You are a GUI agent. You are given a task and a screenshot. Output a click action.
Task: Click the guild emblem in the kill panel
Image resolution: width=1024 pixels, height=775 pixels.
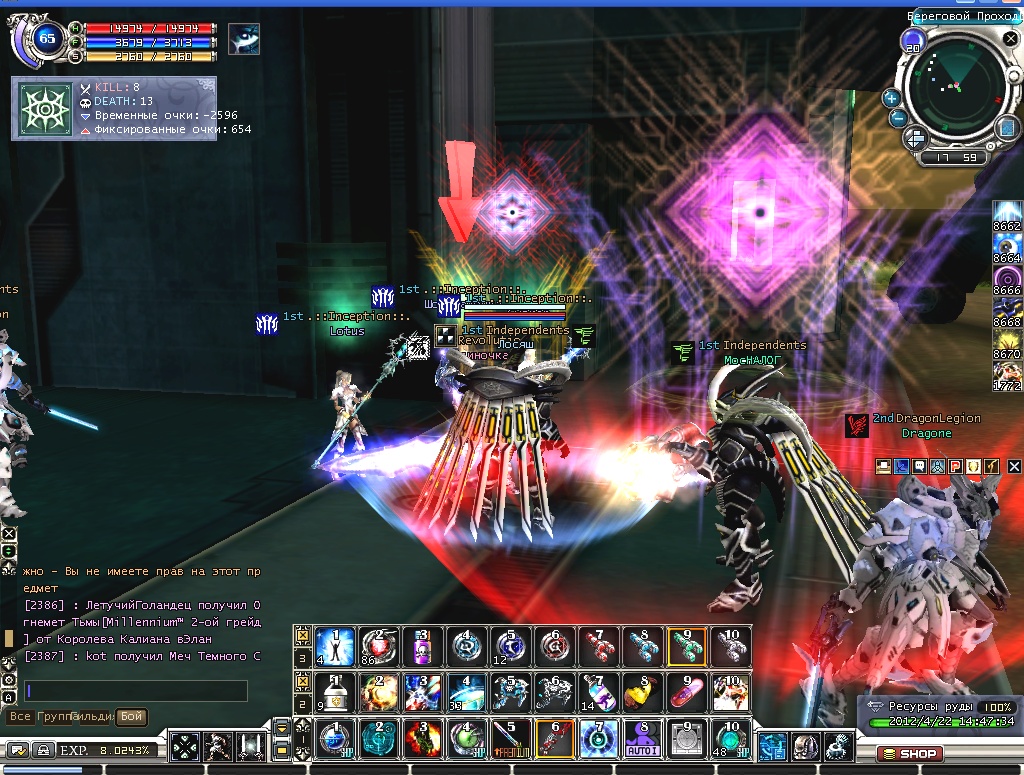[x=45, y=110]
